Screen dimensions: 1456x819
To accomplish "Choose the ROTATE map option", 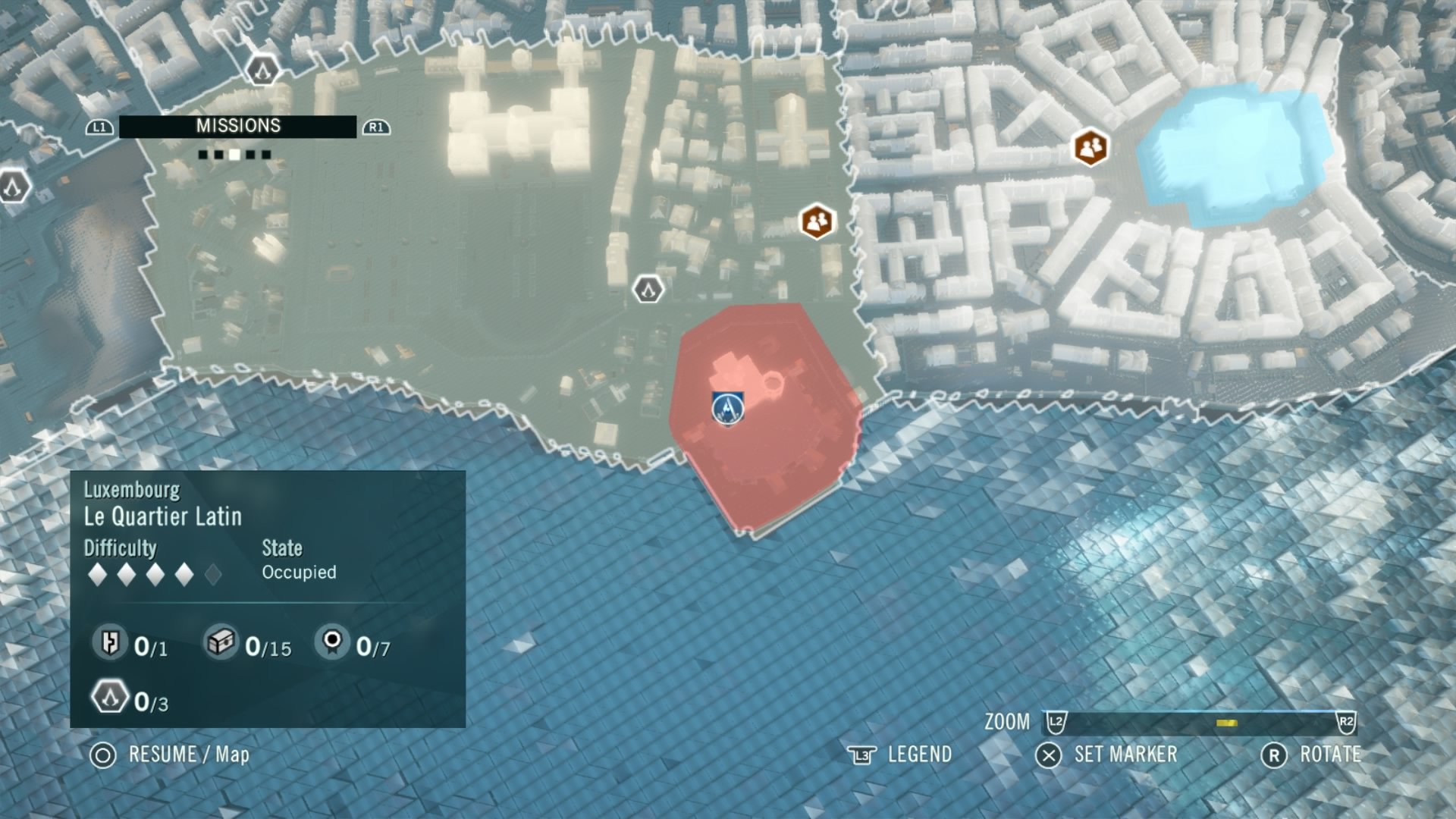I will click(1312, 755).
